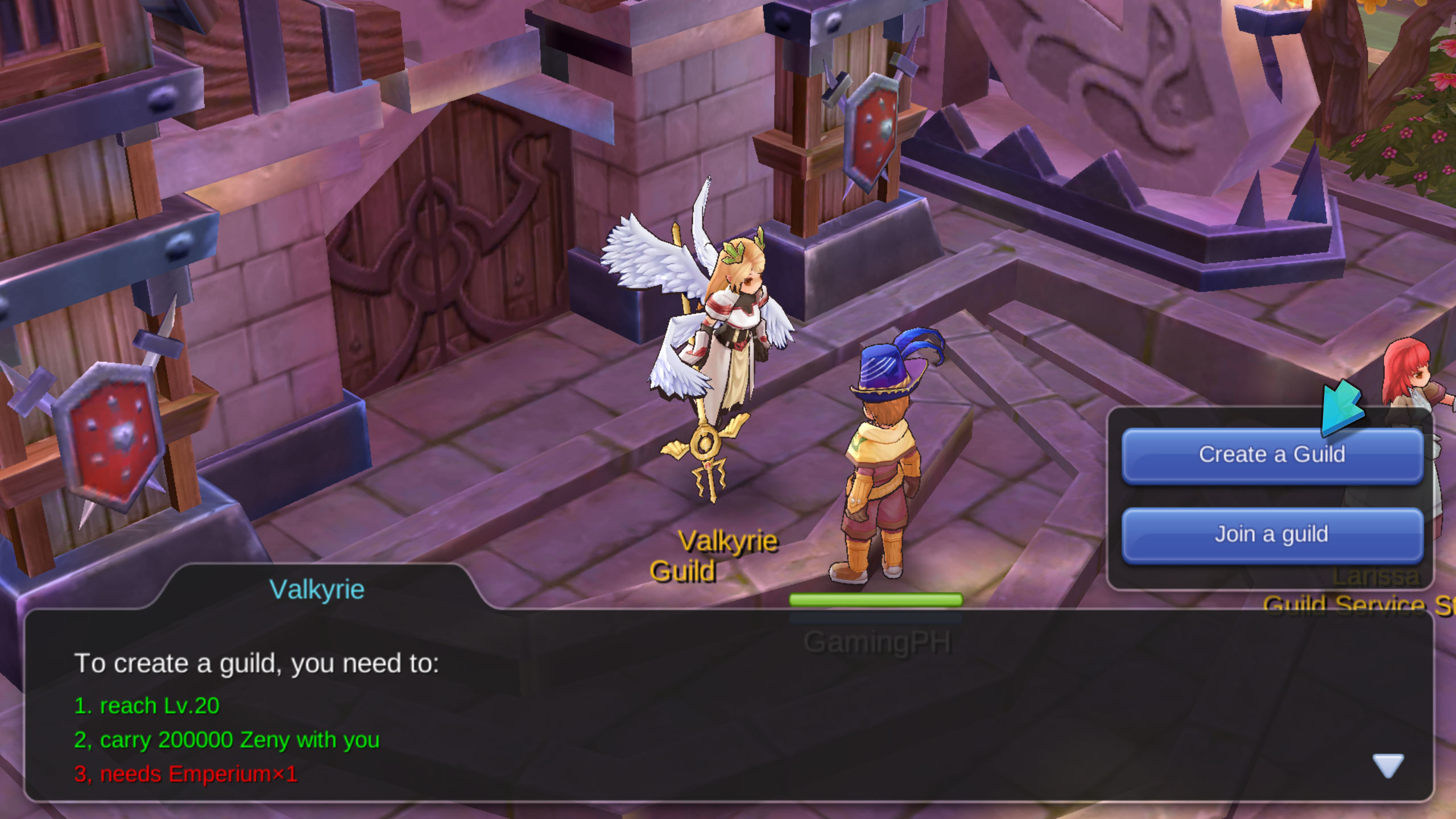
Task: Choose the Create a Guild option
Action: [x=1272, y=455]
